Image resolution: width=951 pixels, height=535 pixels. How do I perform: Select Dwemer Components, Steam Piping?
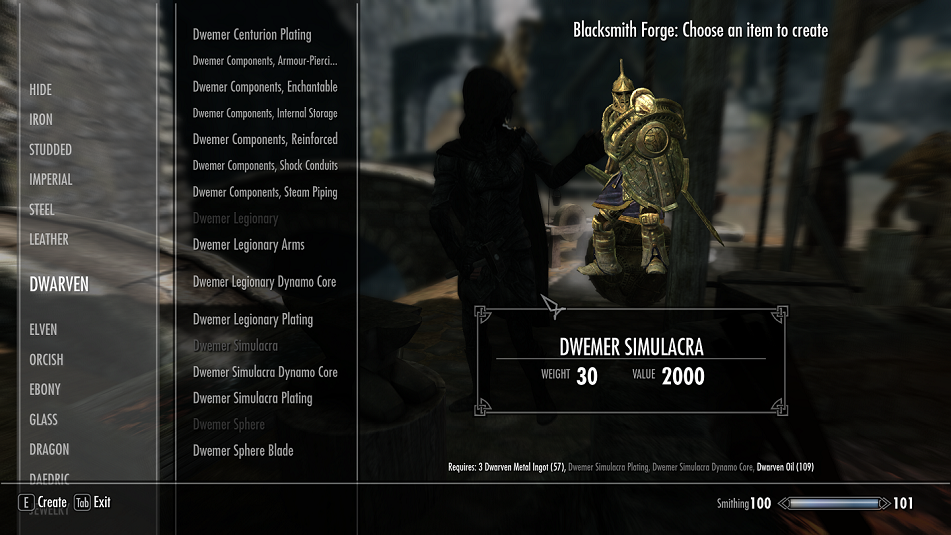265,192
